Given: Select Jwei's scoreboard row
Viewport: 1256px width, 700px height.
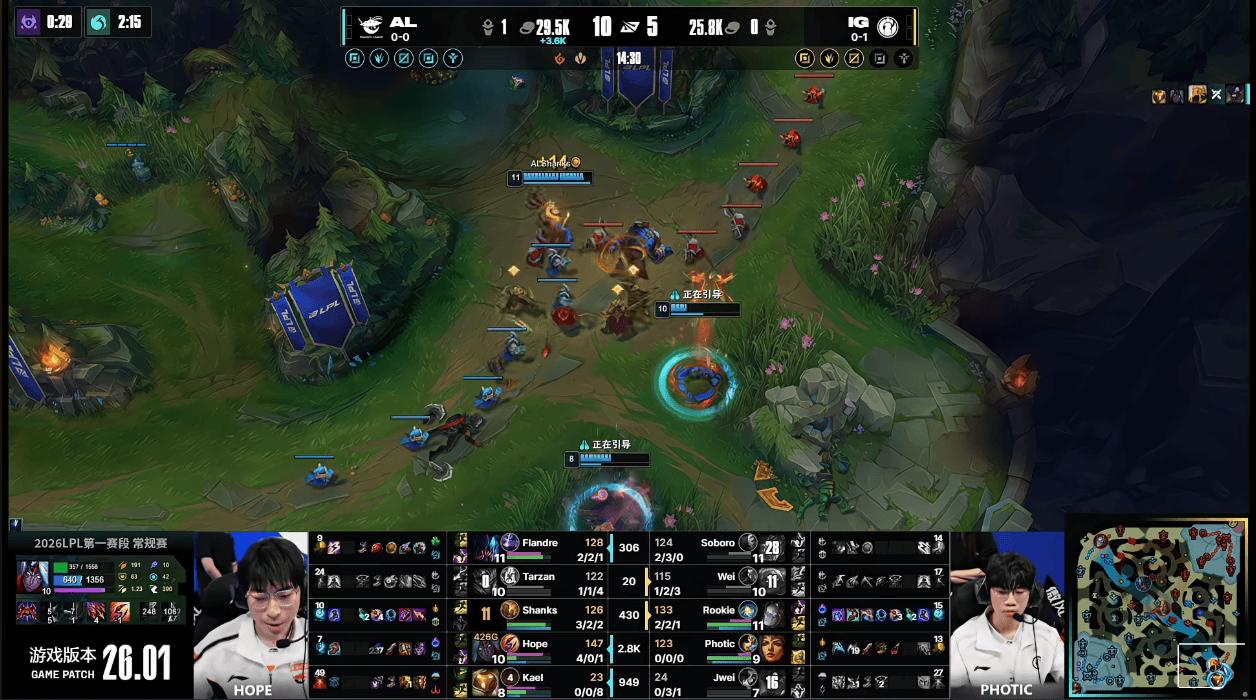Looking at the screenshot, I should point(718,682).
